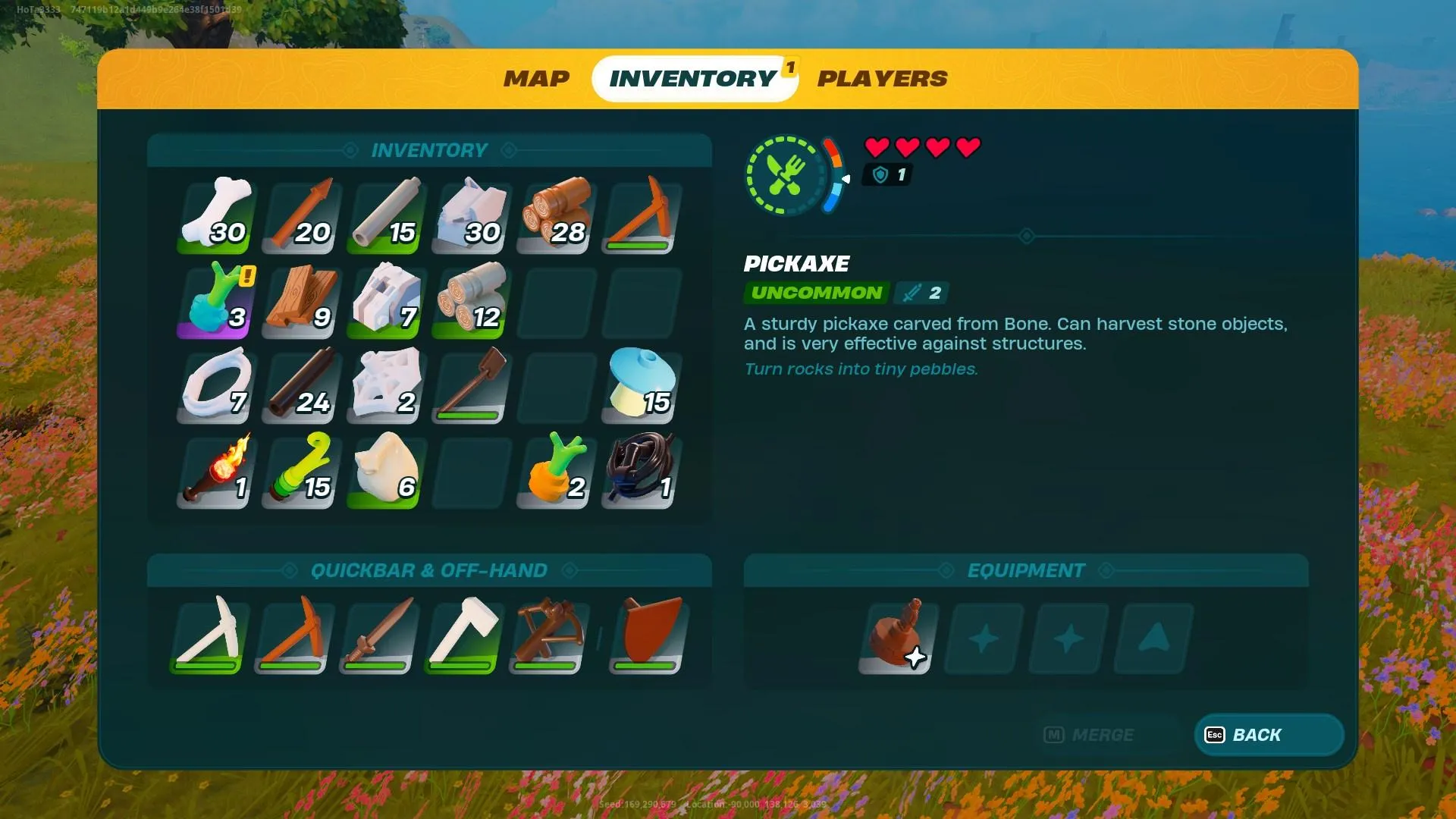Select the green vine stack of 15
1456x819 pixels.
303,470
